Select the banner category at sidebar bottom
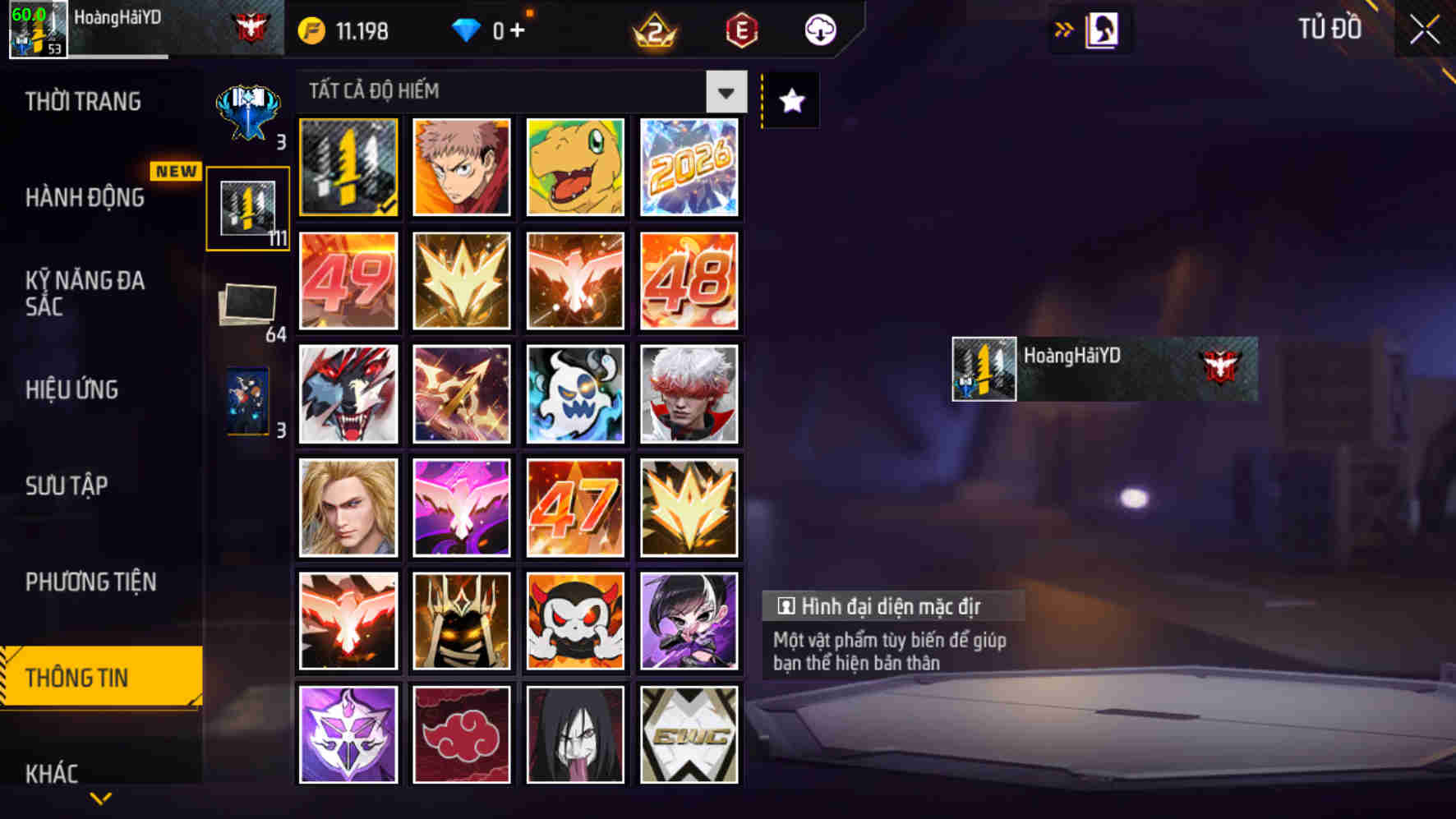The image size is (1456, 819). [x=248, y=402]
